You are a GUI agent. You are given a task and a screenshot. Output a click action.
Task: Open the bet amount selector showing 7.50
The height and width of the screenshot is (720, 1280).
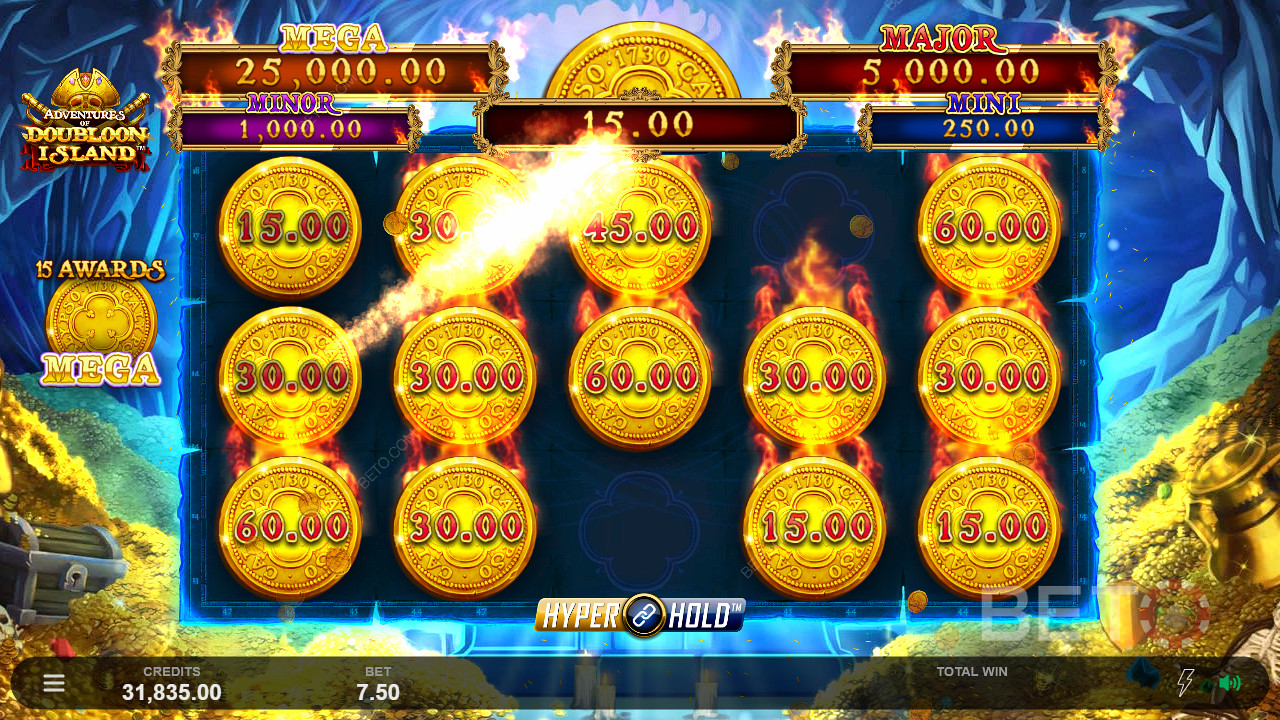[x=378, y=691]
